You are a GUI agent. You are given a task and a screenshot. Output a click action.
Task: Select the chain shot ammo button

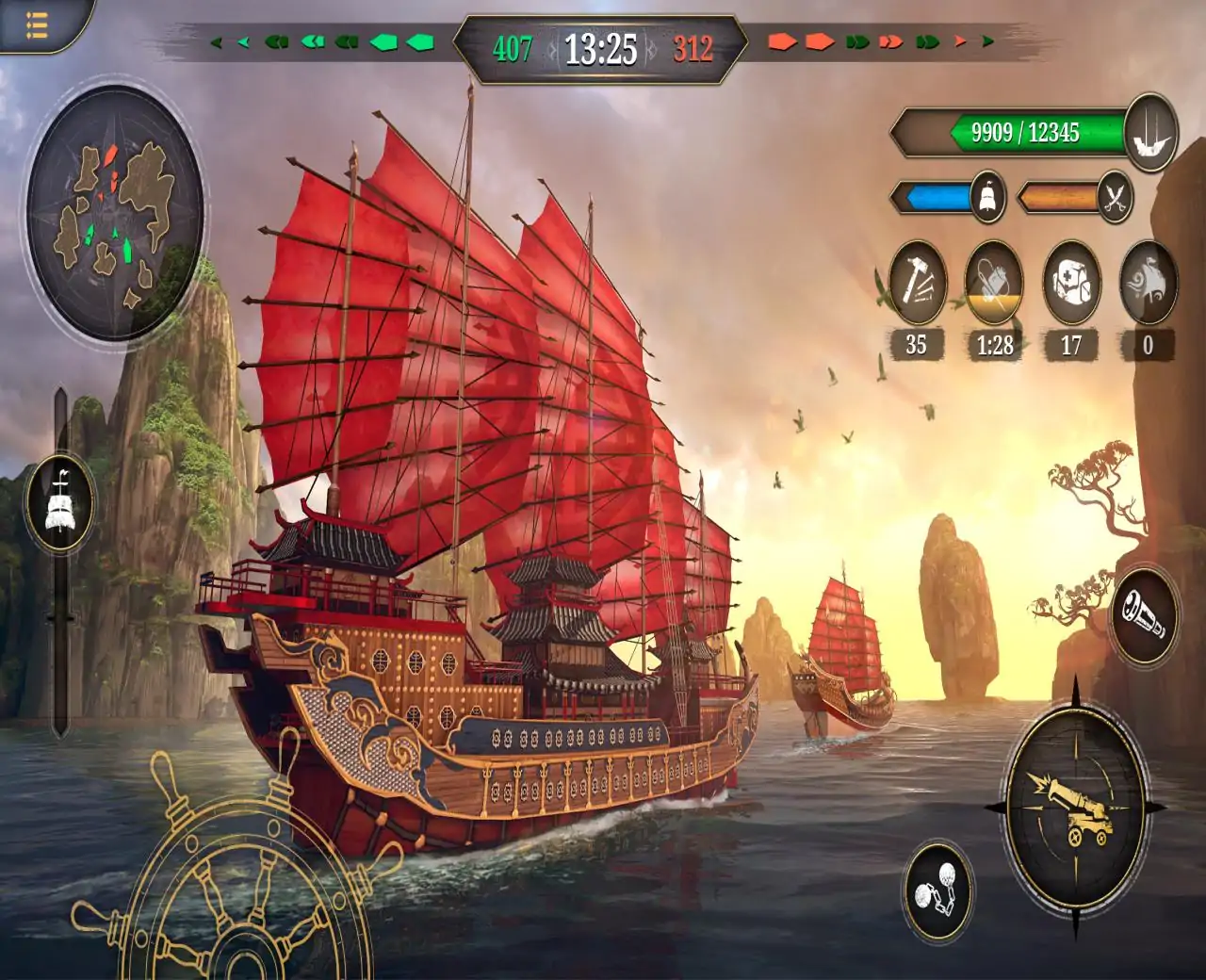click(x=937, y=891)
